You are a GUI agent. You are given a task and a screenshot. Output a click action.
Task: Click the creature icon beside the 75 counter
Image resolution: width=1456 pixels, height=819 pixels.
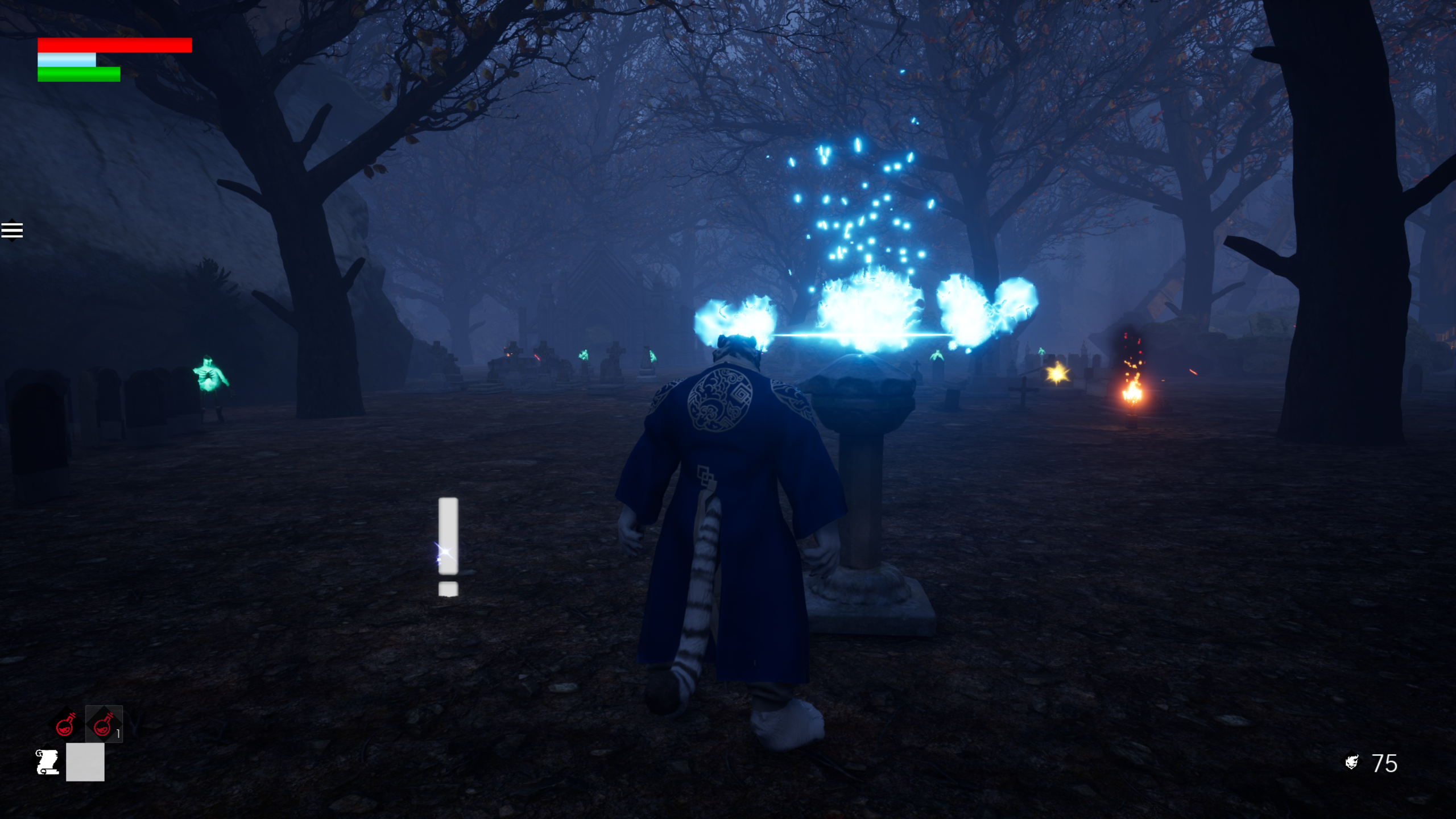click(x=1352, y=760)
